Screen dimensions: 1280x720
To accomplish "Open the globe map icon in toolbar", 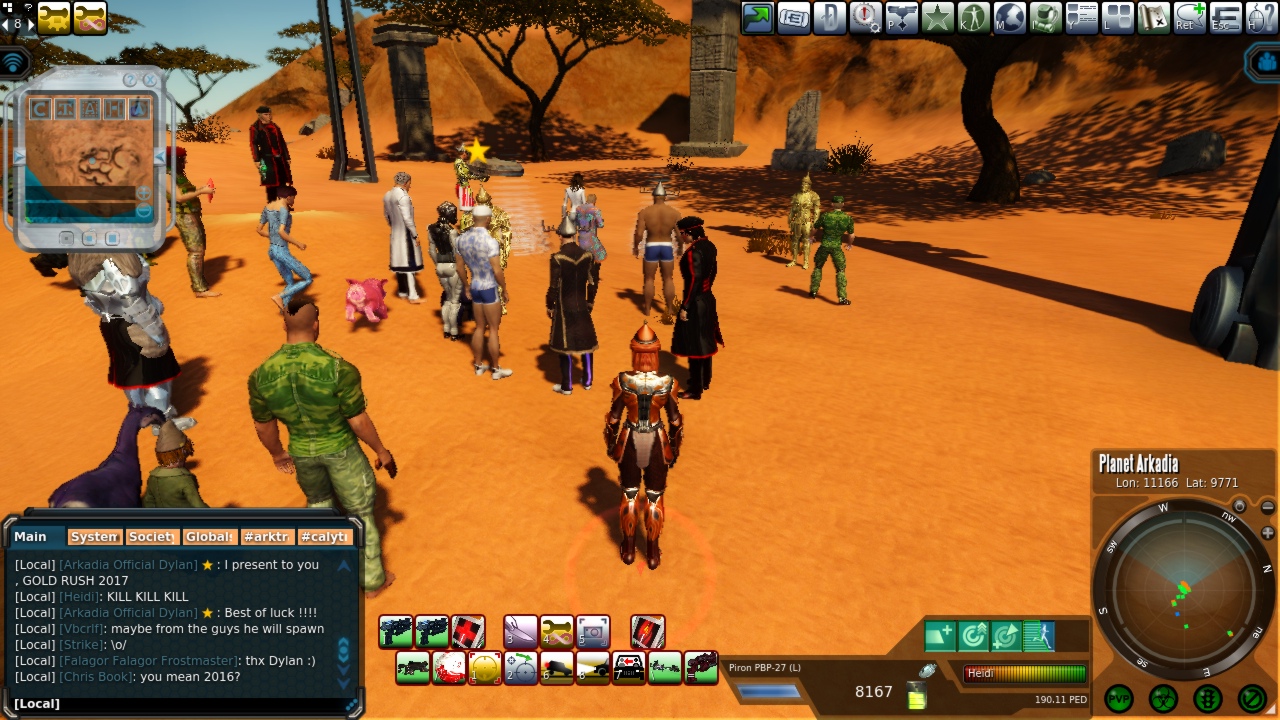I will pos(1009,17).
